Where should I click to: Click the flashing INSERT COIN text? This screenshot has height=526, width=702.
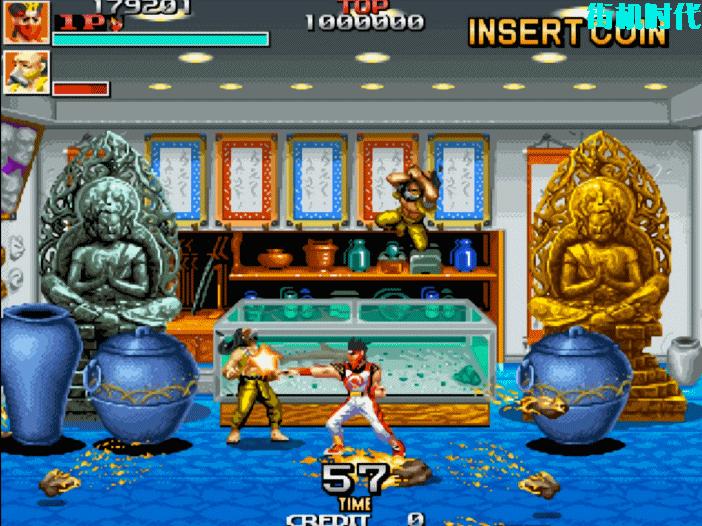pyautogui.click(x=567, y=32)
